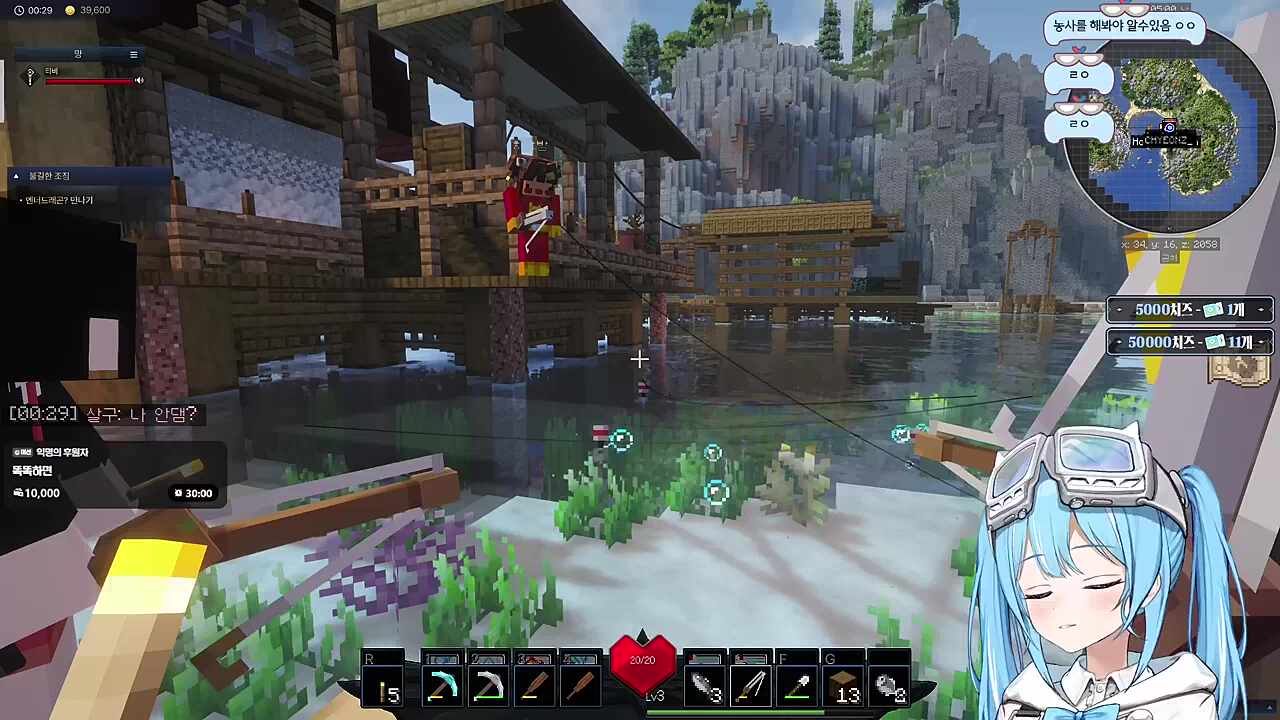Collapse the 불길한 조짐 quest tracker
Screen dimensions: 1280x720
(16, 176)
